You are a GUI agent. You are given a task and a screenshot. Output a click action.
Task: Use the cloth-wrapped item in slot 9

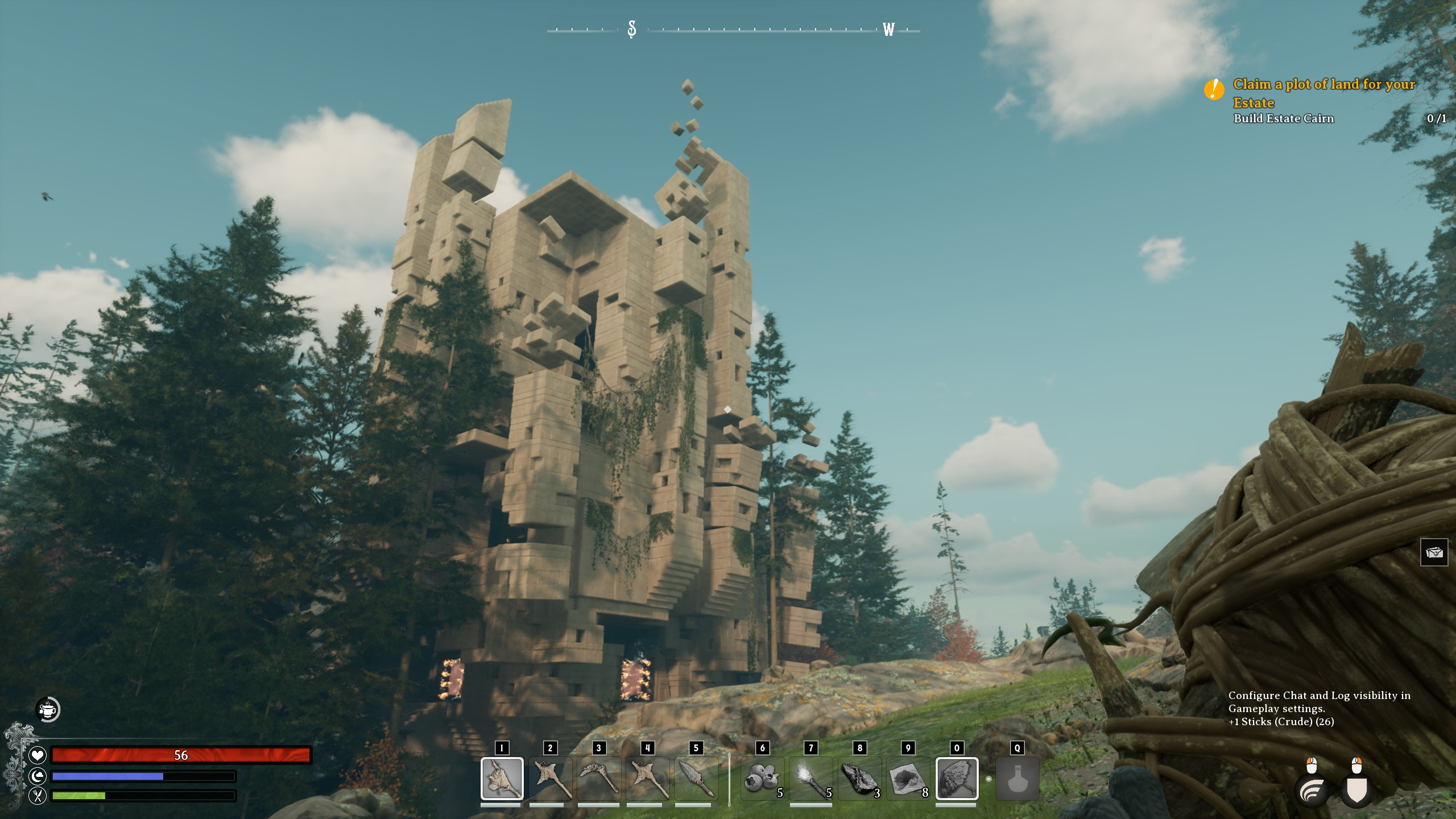908,778
